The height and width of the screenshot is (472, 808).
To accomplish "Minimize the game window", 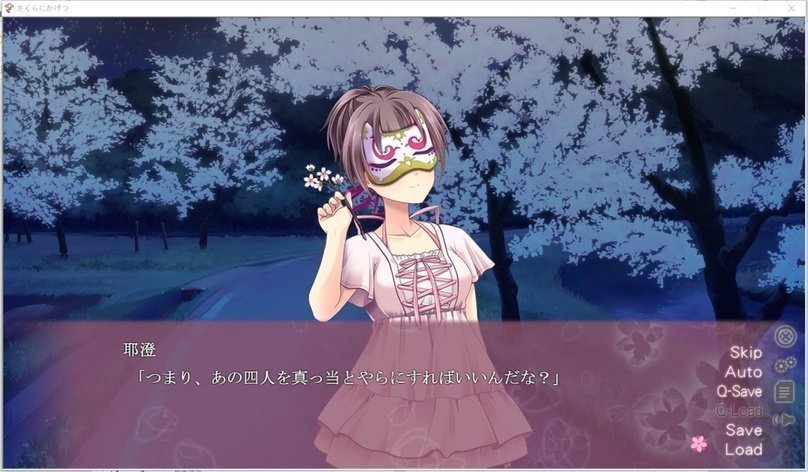I will pyautogui.click(x=733, y=8).
